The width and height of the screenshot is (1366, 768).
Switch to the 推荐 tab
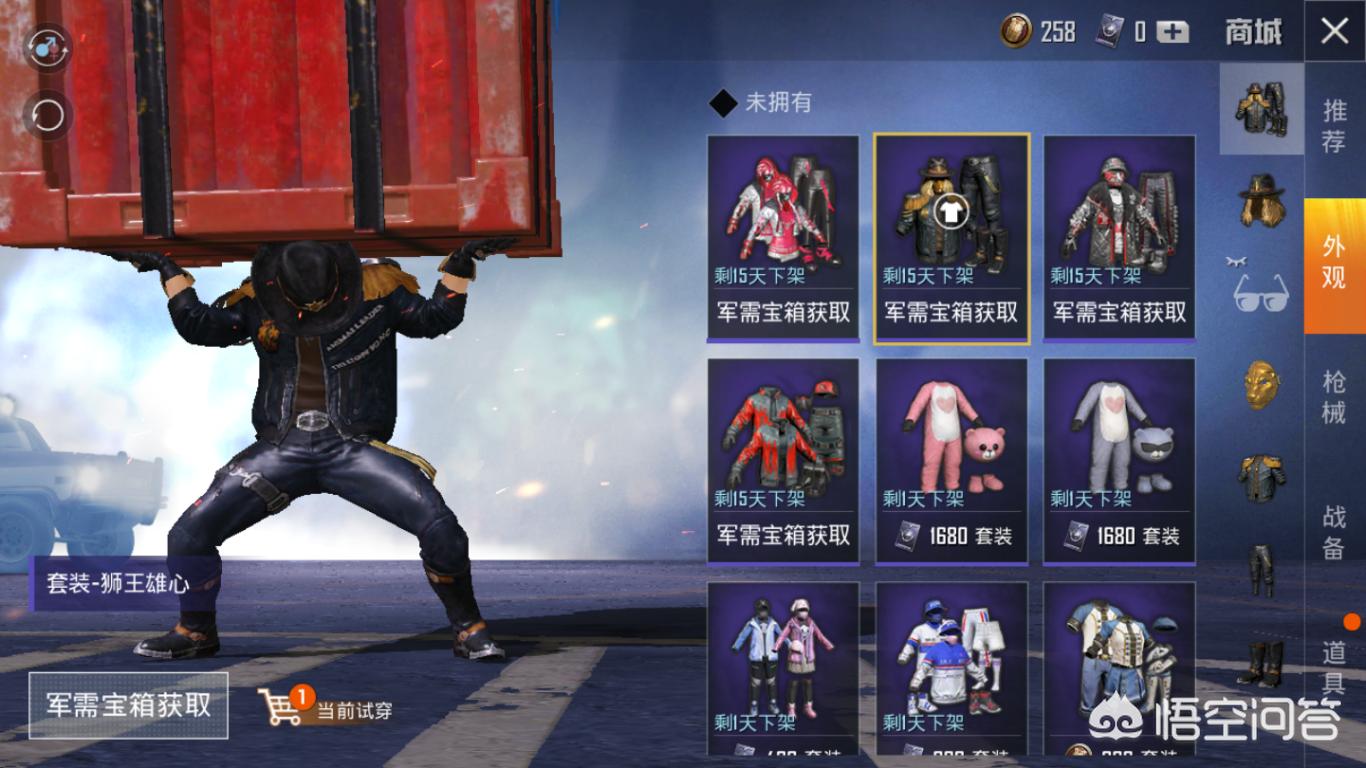[1334, 125]
